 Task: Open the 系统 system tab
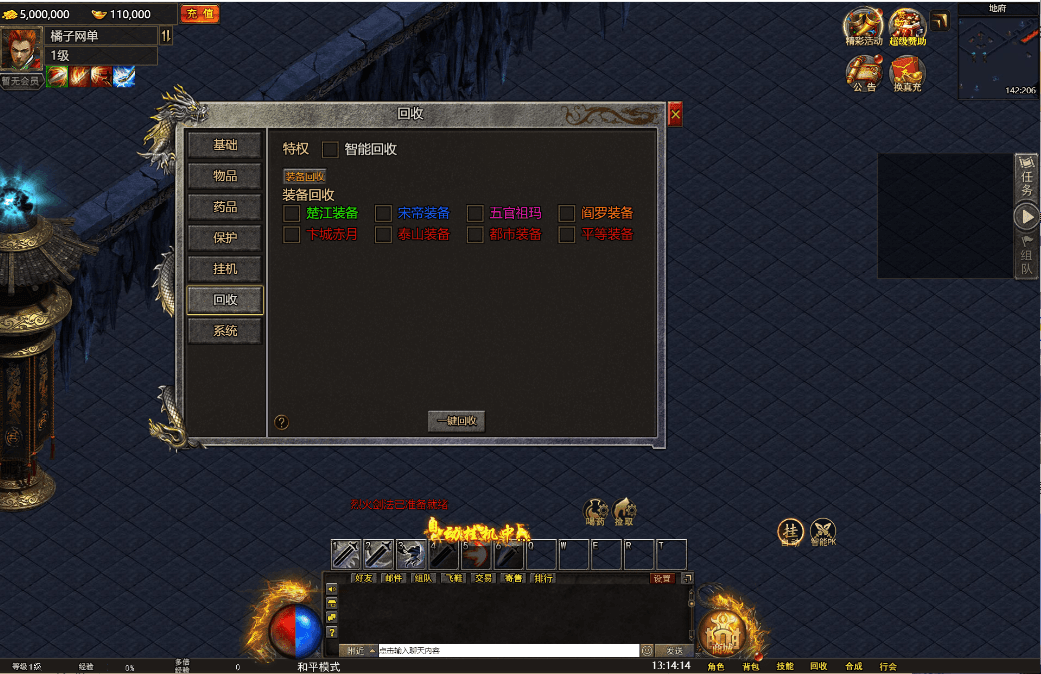[x=225, y=331]
